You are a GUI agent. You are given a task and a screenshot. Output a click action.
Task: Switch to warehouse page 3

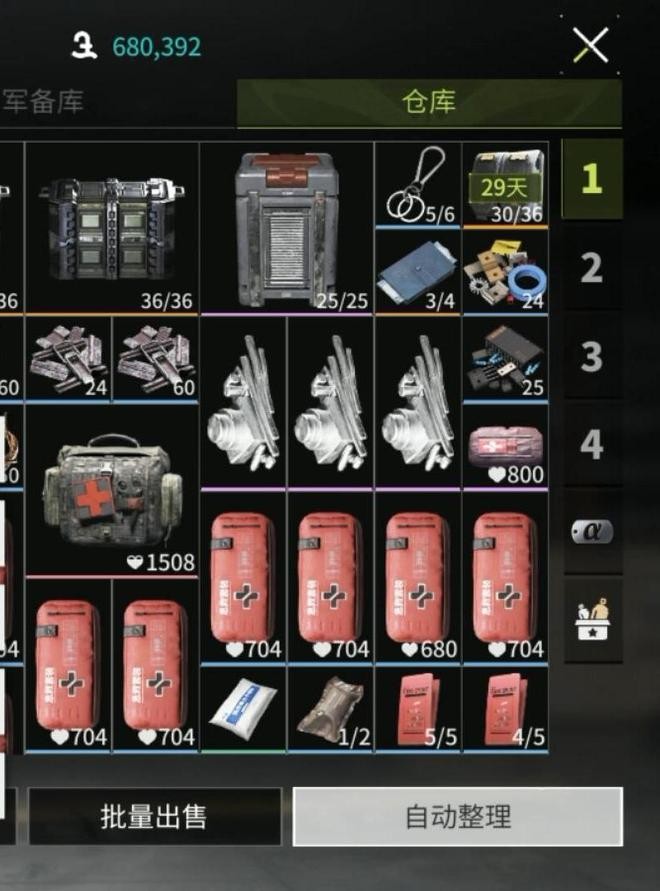[591, 355]
